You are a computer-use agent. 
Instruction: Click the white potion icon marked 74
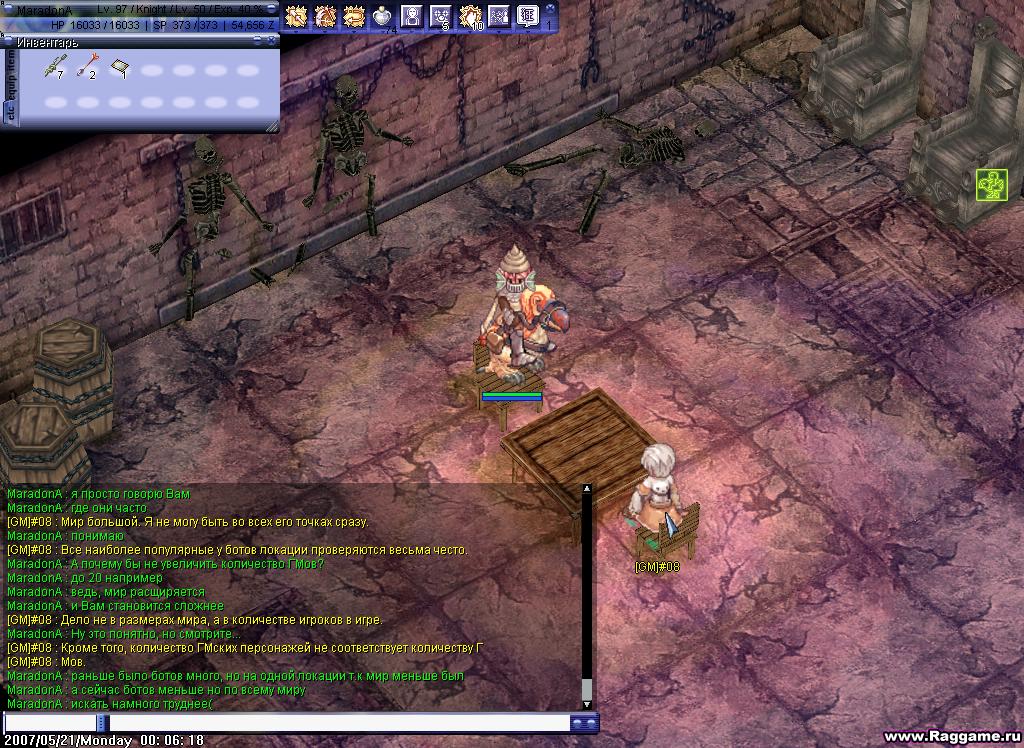tap(382, 15)
